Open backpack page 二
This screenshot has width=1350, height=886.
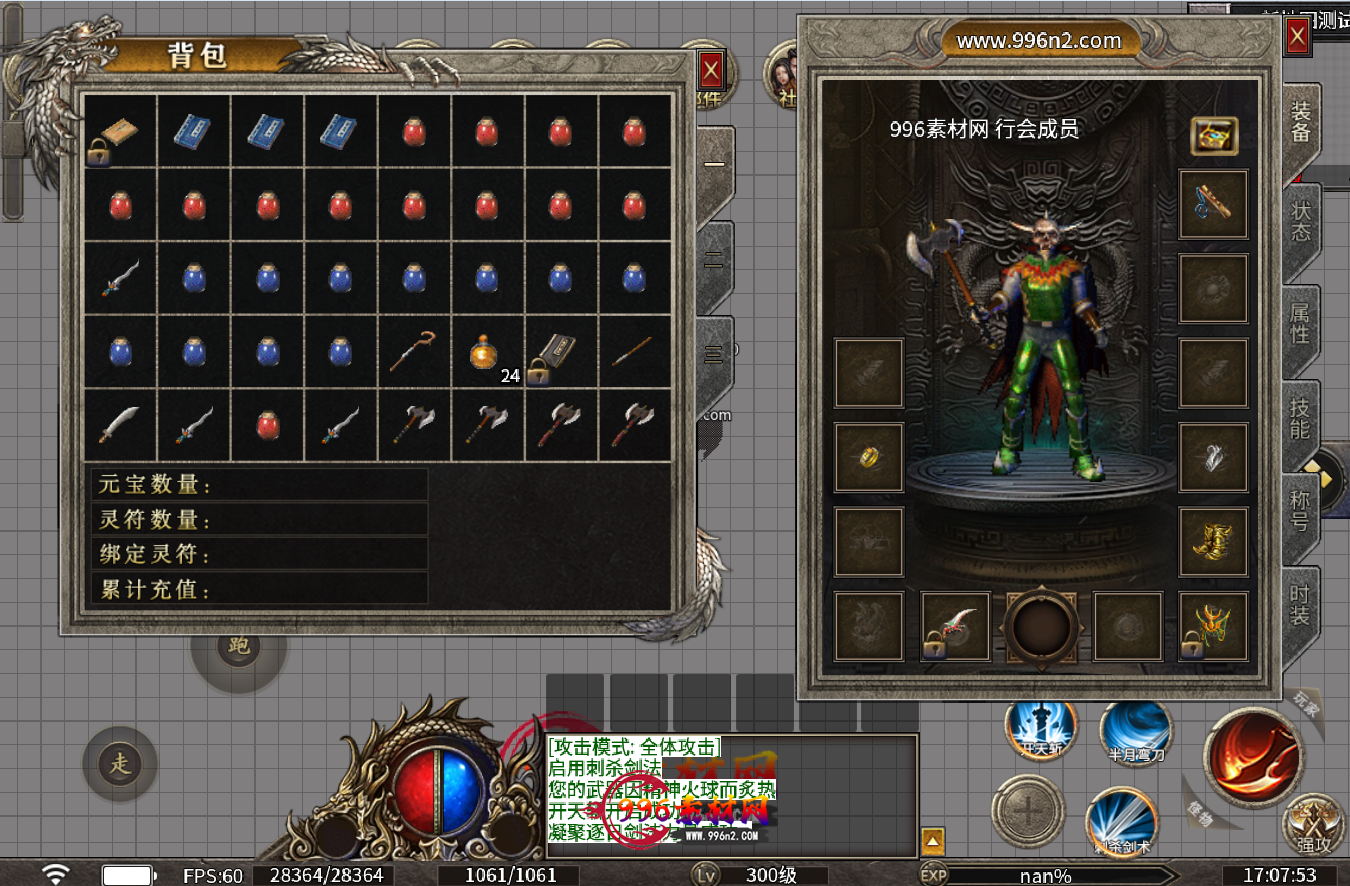pyautogui.click(x=714, y=260)
